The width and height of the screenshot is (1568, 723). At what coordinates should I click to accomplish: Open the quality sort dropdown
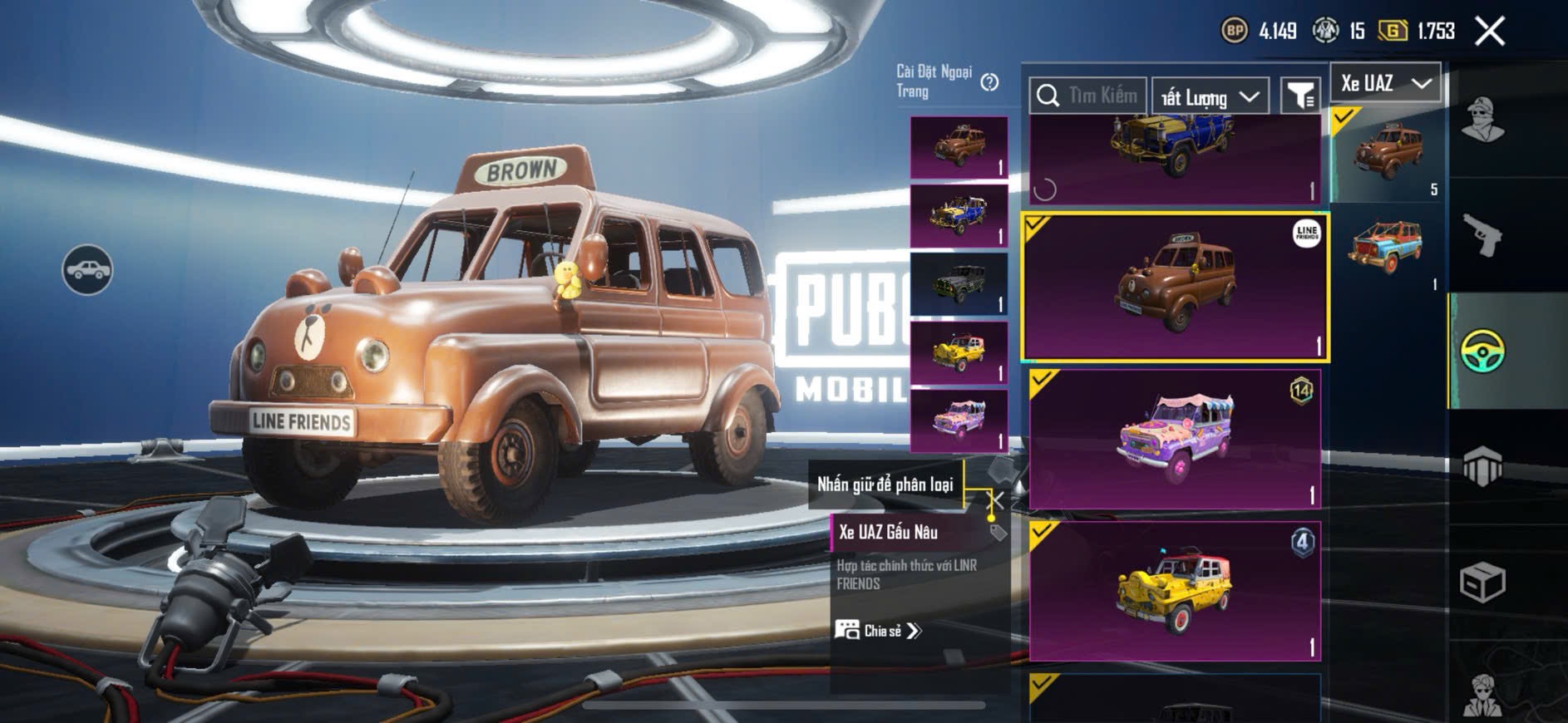[1210, 97]
